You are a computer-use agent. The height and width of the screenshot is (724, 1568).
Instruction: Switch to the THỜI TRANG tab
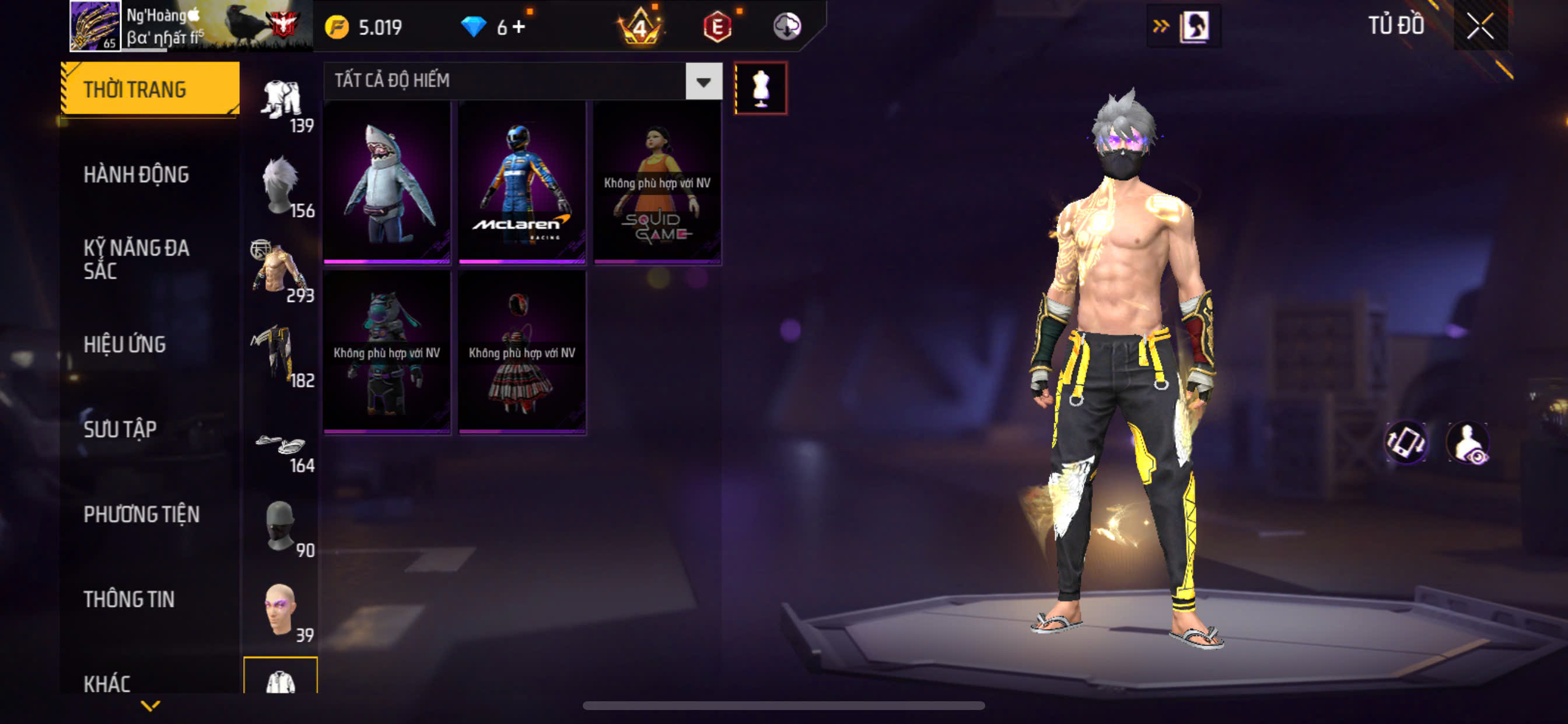click(149, 89)
